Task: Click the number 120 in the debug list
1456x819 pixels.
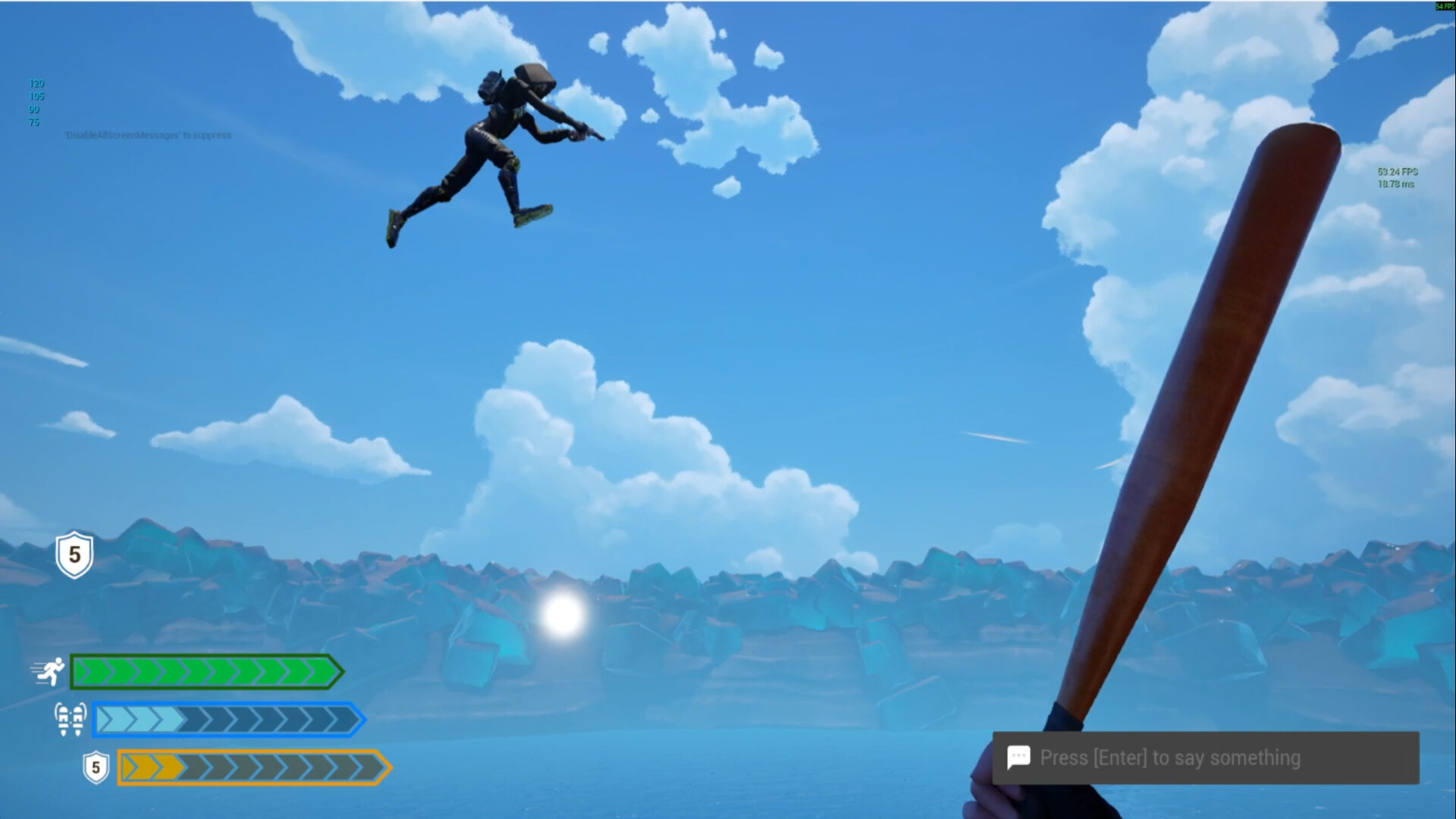Action: point(35,83)
